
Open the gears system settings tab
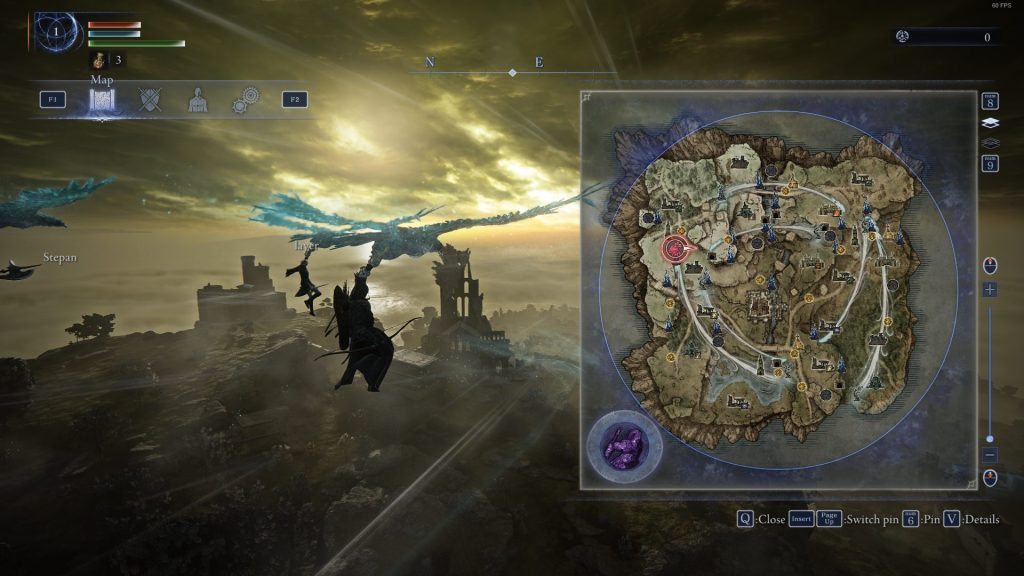[x=244, y=100]
